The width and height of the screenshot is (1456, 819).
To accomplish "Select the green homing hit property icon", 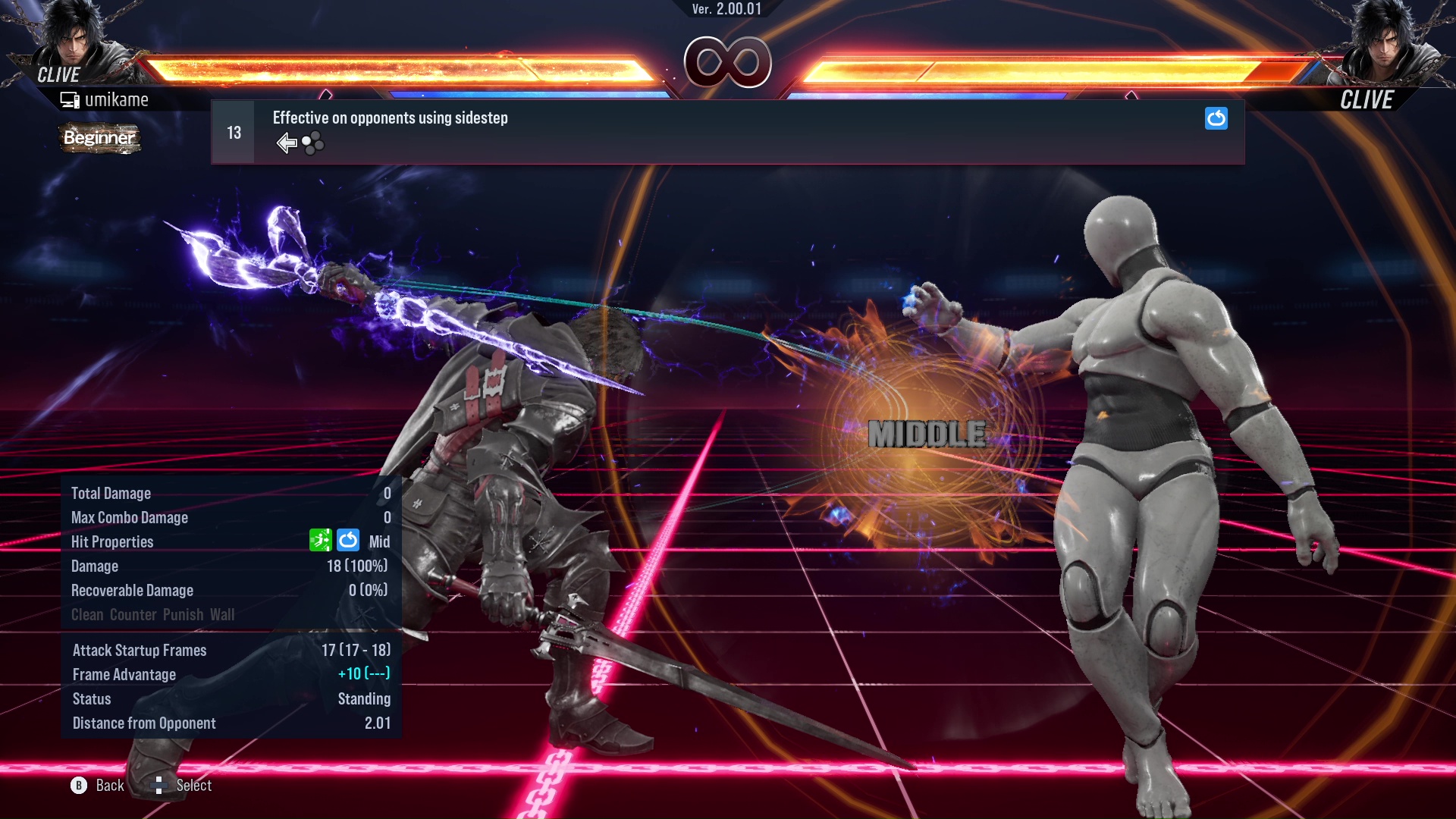I will coord(322,541).
